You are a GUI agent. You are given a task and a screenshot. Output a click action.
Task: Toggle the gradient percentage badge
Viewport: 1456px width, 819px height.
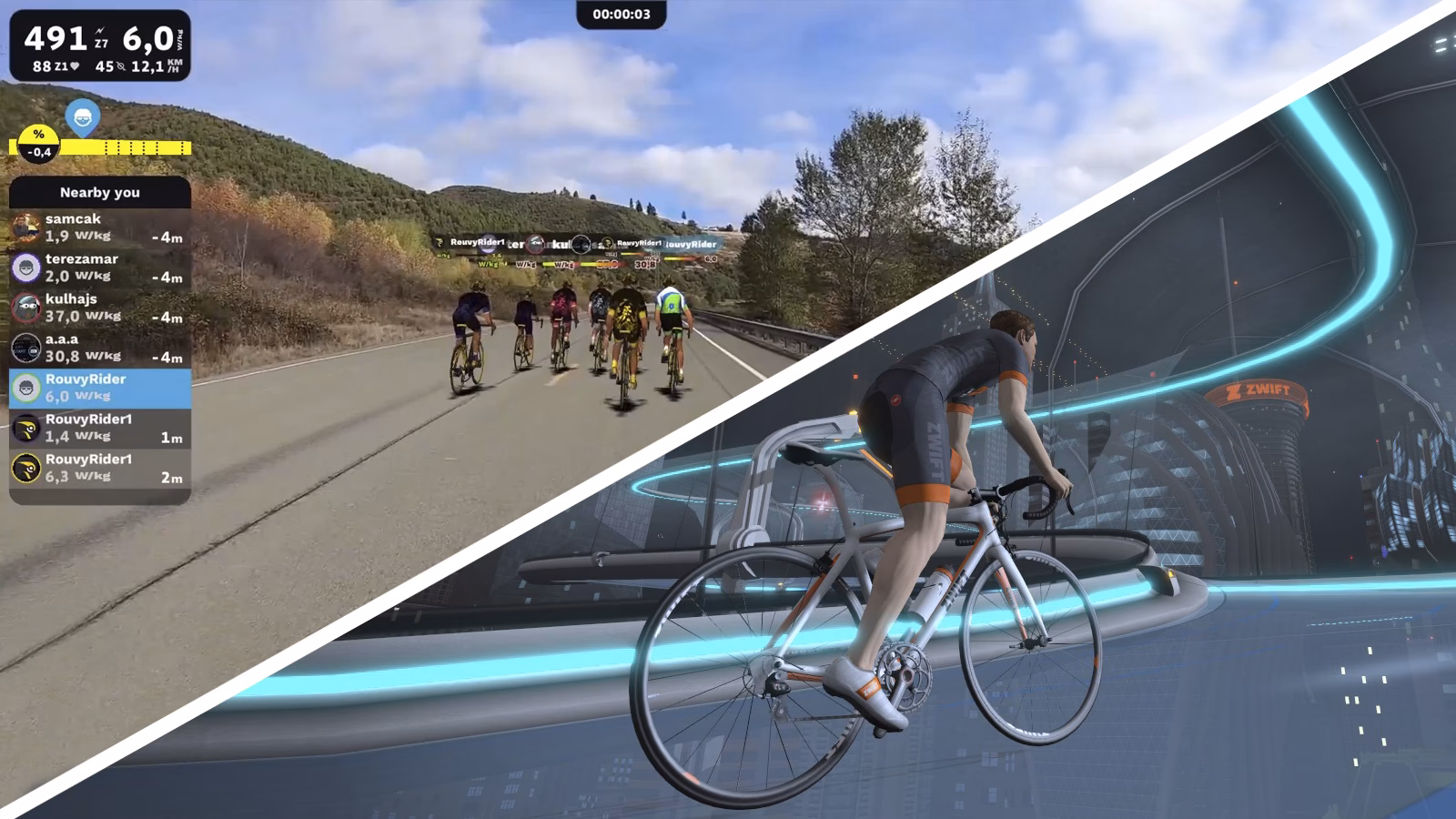[38, 143]
